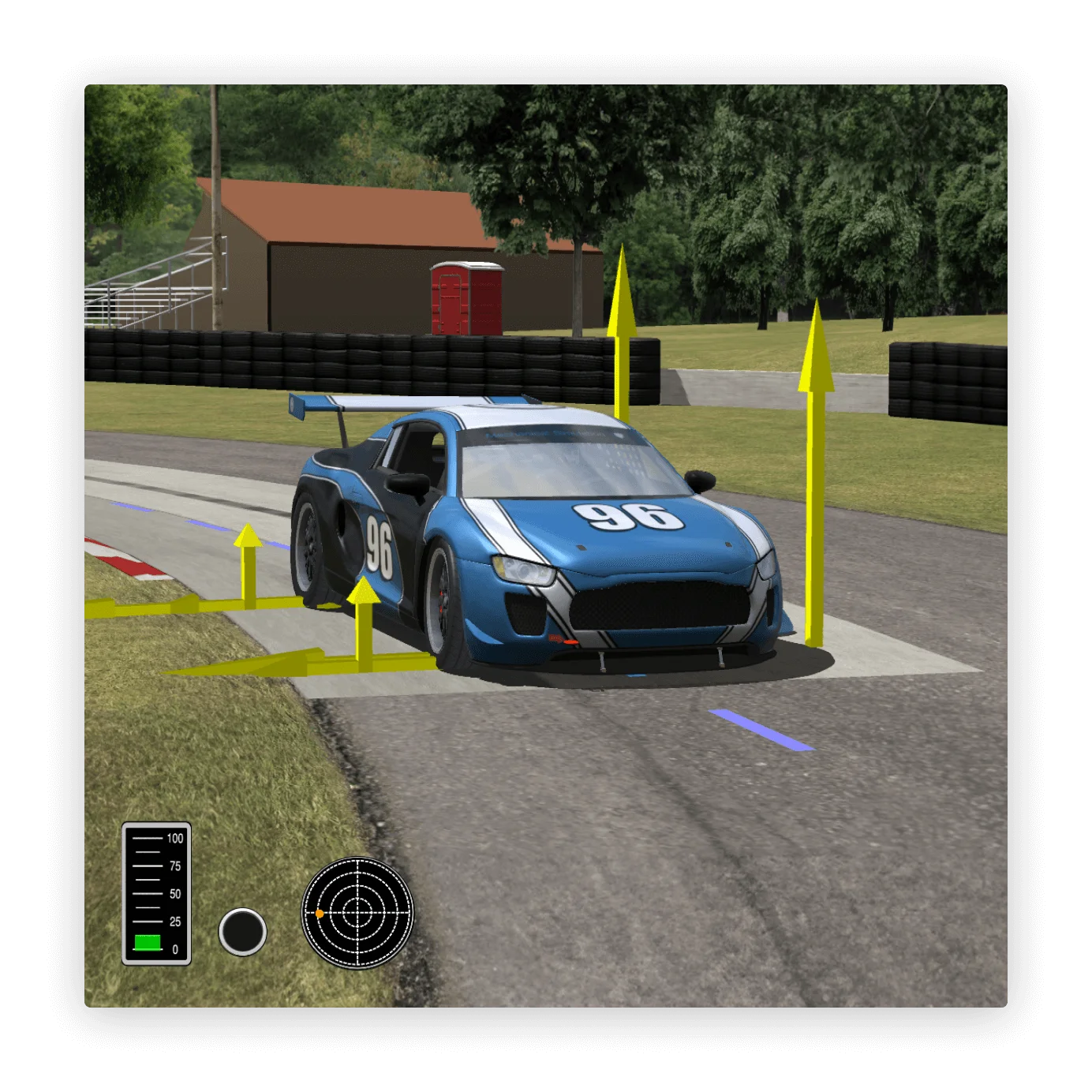Select the number 96 on the hood
The width and height of the screenshot is (1092, 1092).
tap(627, 516)
